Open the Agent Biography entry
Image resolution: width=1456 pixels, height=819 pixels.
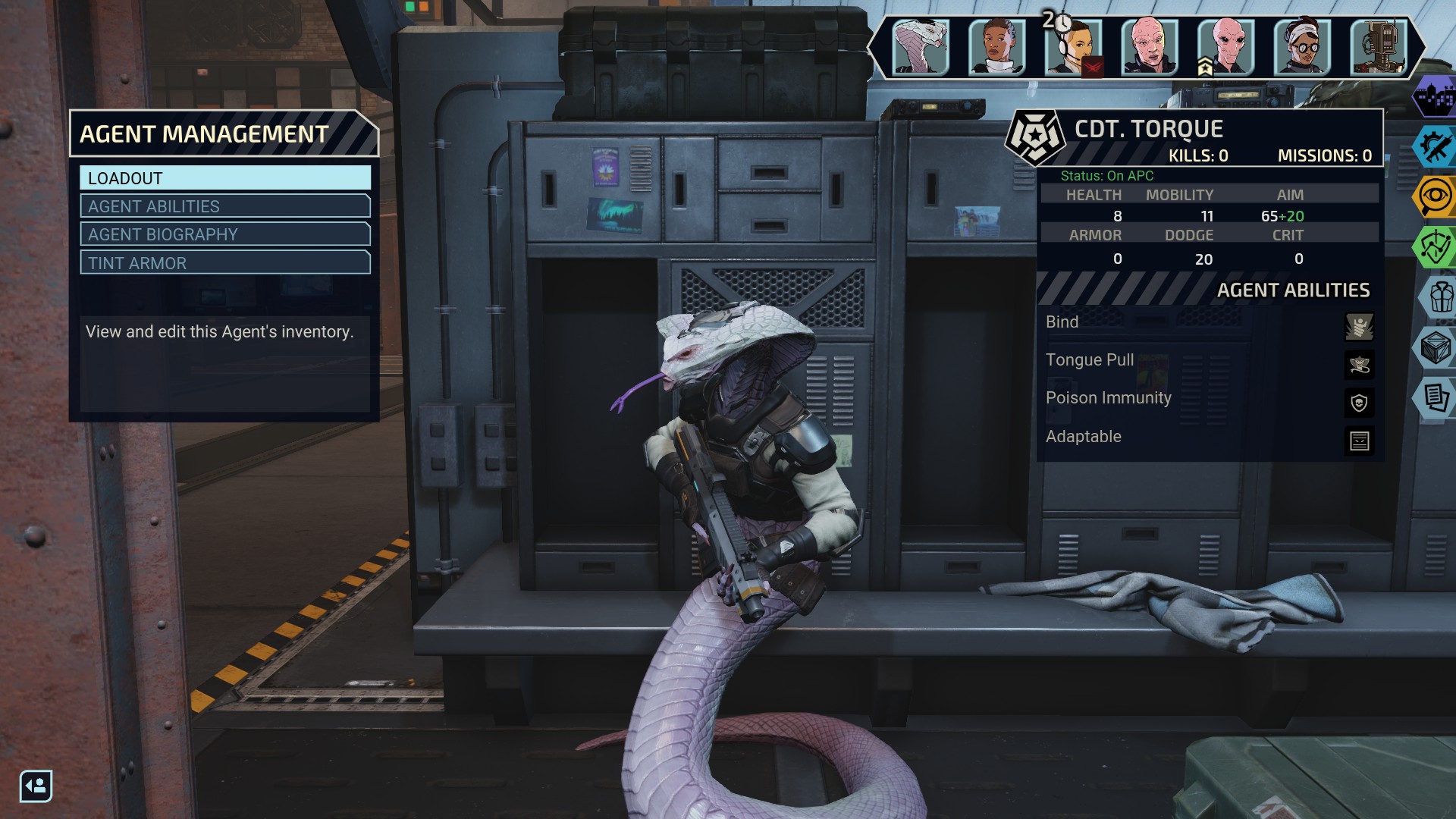click(225, 234)
